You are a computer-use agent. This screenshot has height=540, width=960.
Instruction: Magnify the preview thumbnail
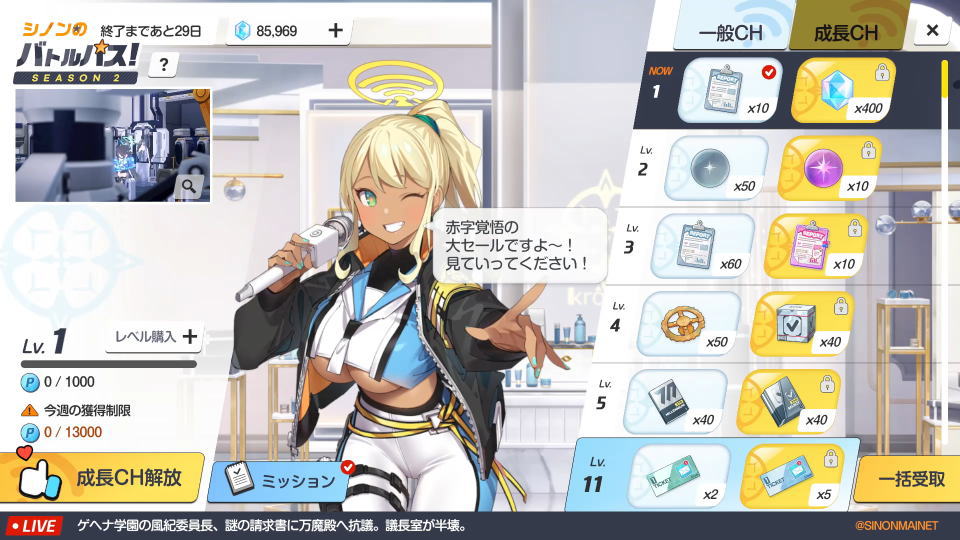(189, 185)
